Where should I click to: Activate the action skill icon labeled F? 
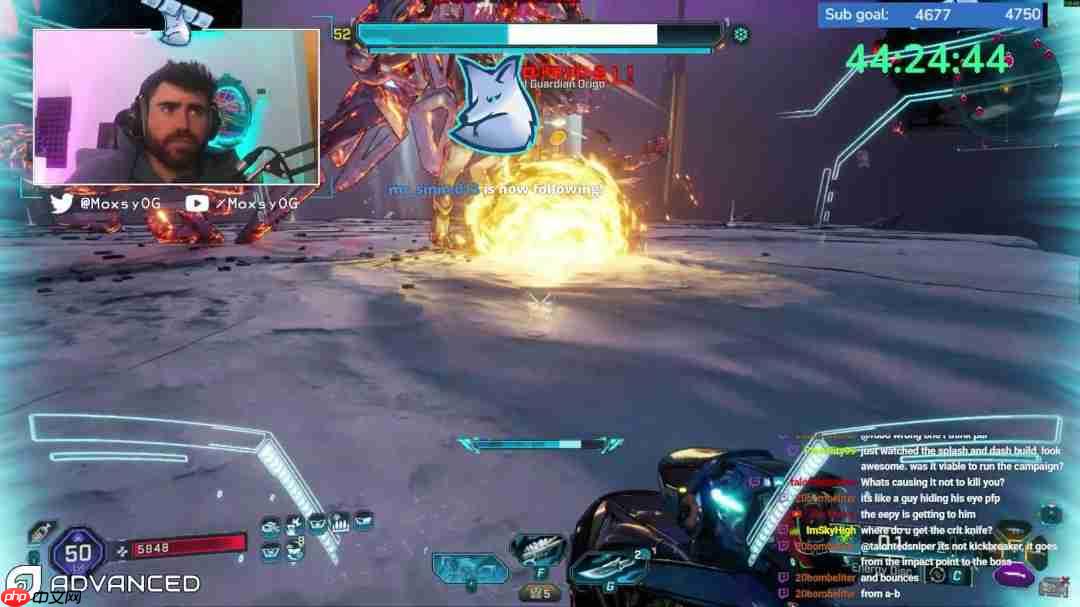[538, 553]
